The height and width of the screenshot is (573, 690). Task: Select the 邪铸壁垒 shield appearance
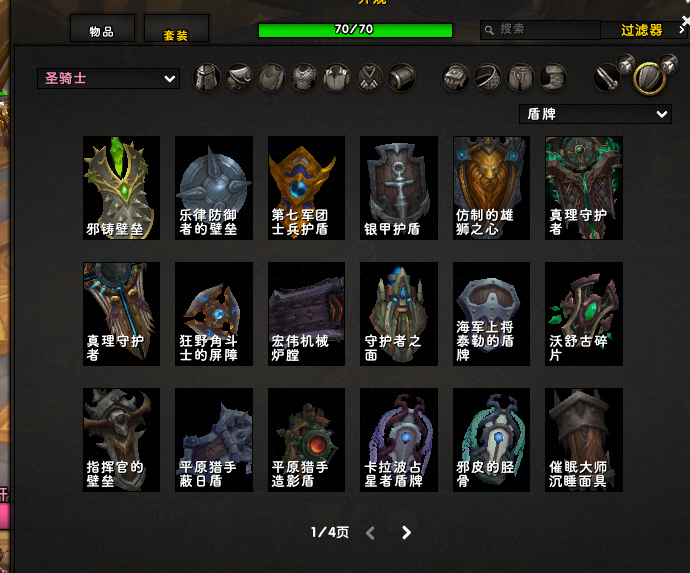[122, 188]
